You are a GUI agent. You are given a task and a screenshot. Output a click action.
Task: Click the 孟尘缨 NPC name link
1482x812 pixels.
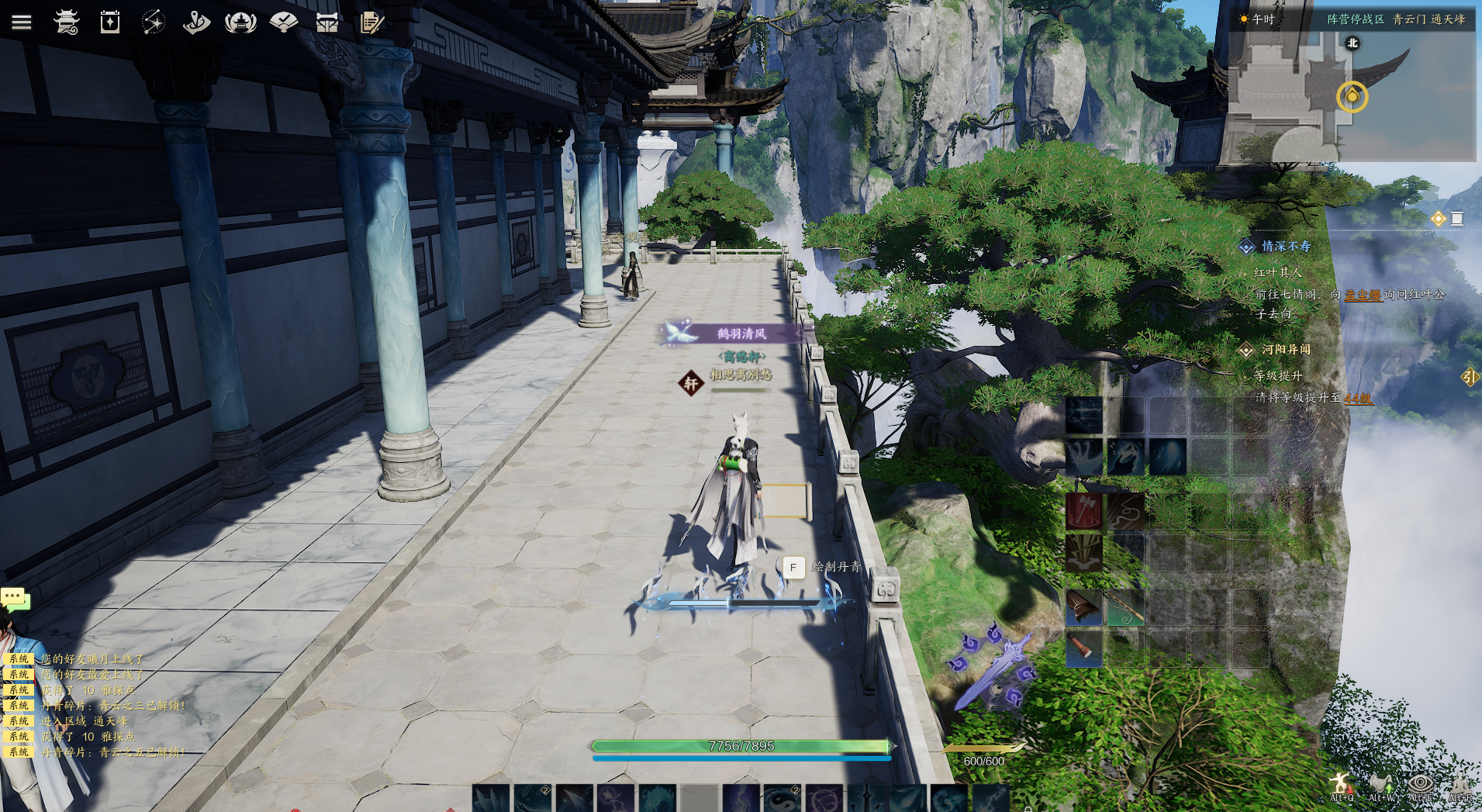[1363, 295]
